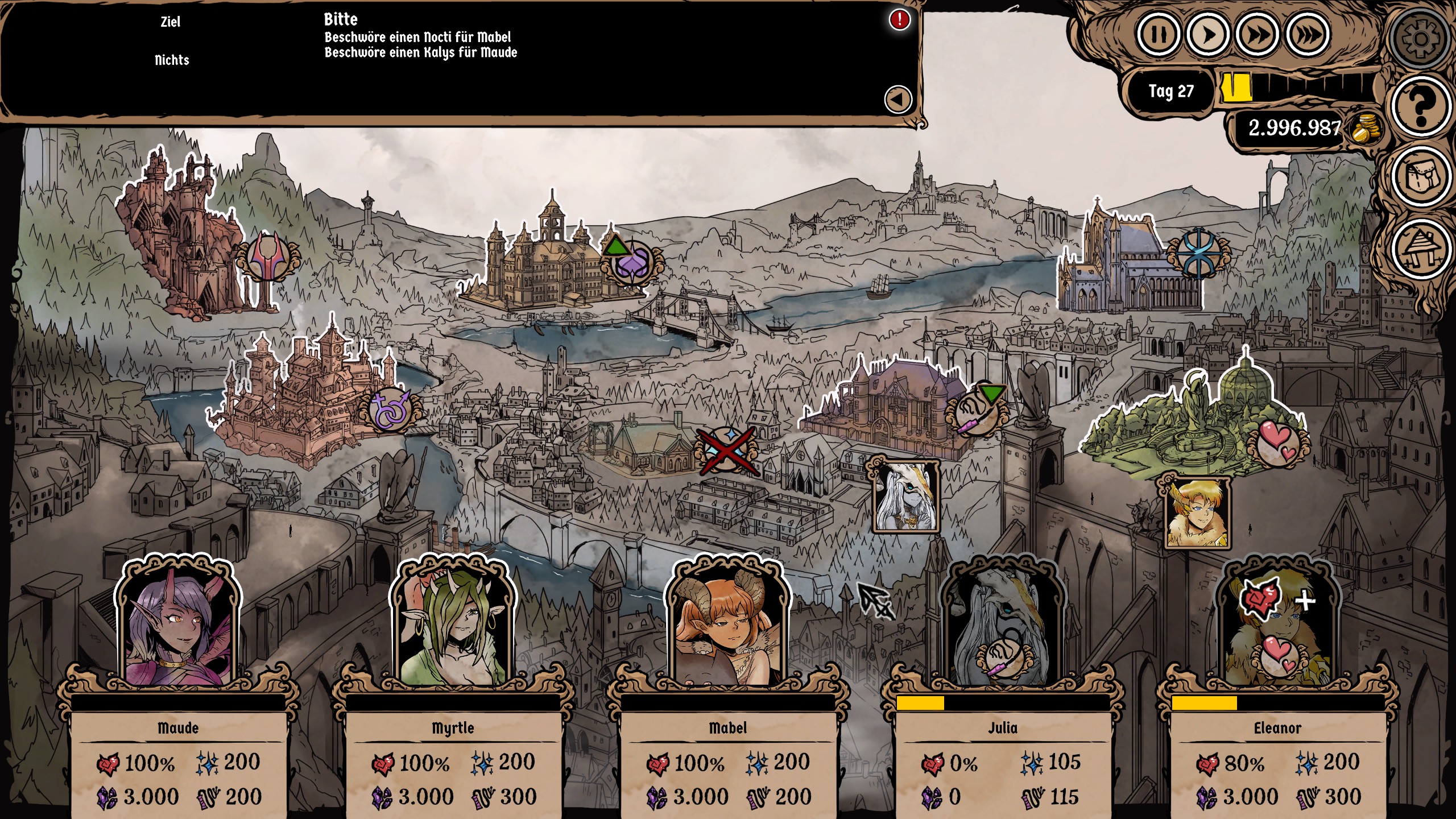Select Myrtle's portrait card
The image size is (1456, 819).
[453, 626]
